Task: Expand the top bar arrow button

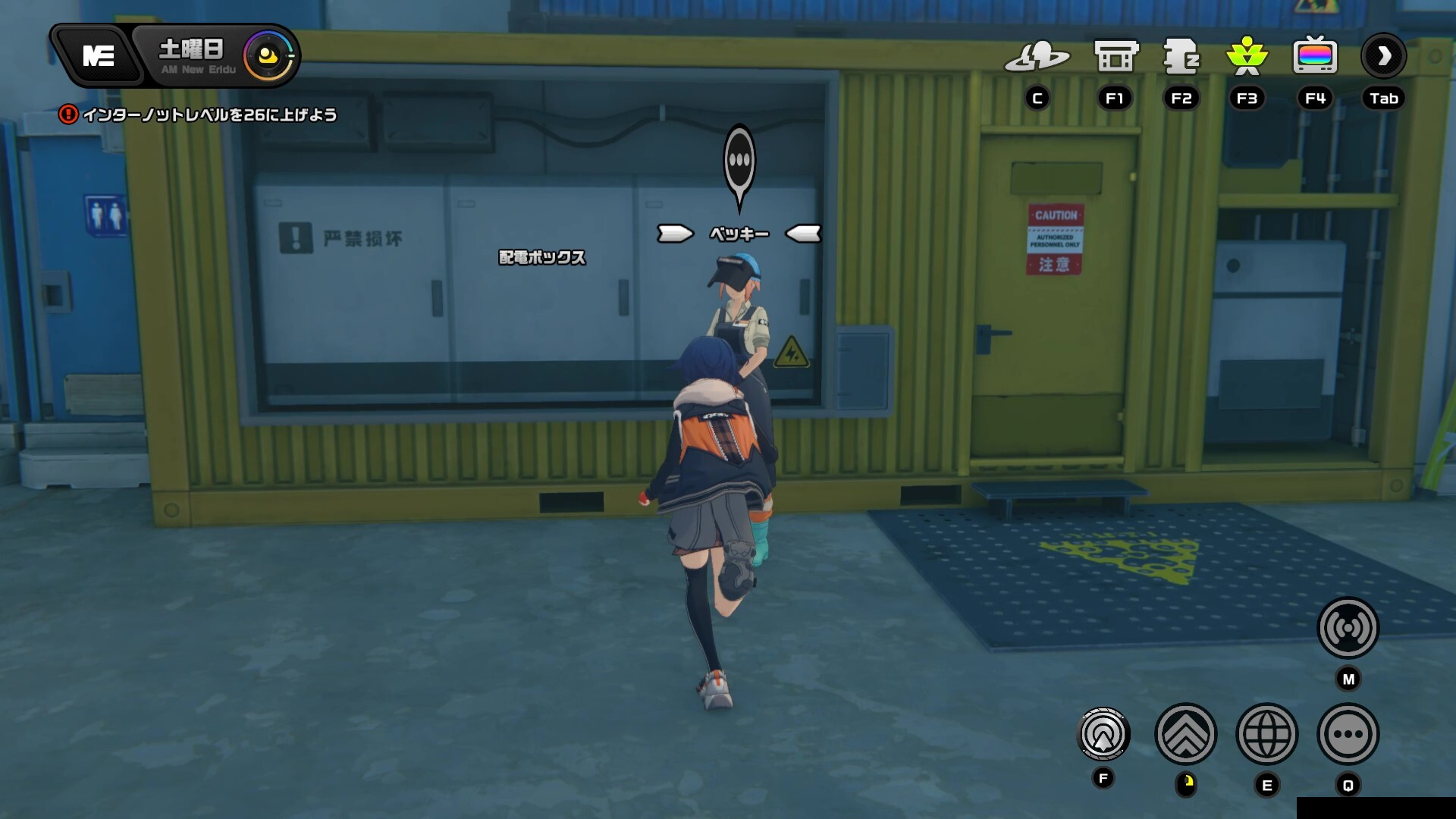Action: pyautogui.click(x=1384, y=56)
